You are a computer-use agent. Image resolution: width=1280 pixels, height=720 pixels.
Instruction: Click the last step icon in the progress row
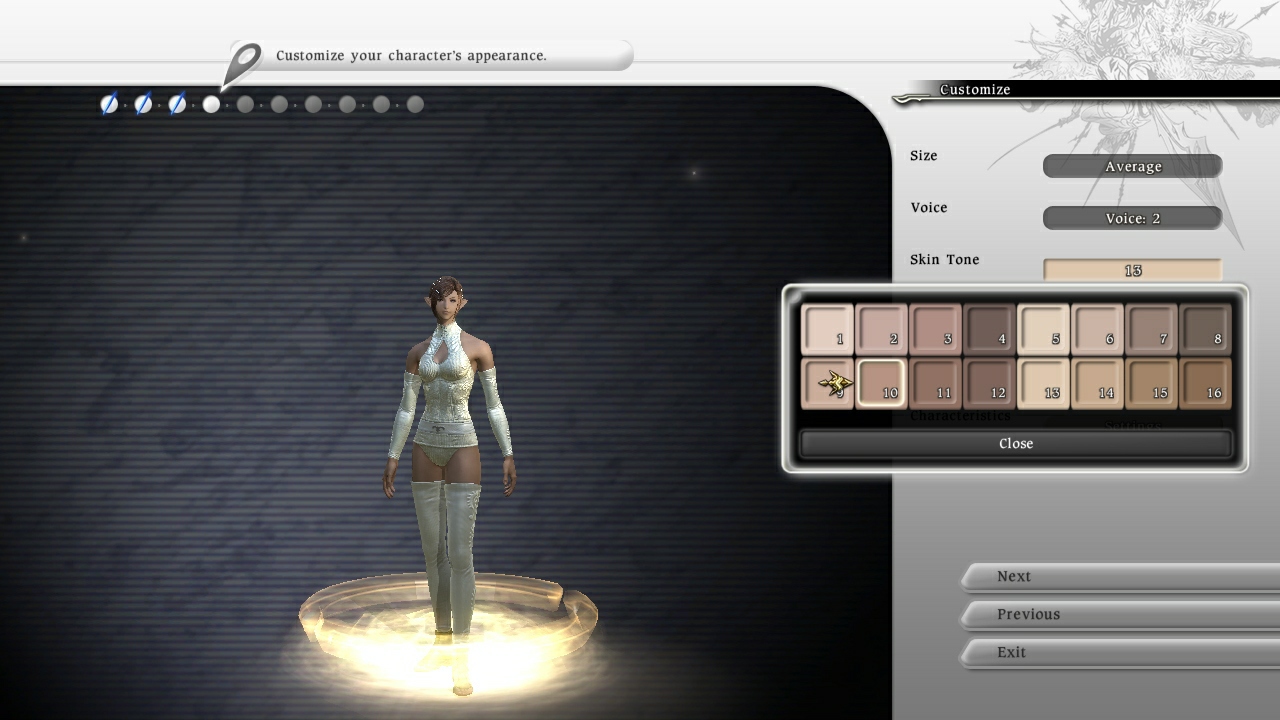[413, 103]
